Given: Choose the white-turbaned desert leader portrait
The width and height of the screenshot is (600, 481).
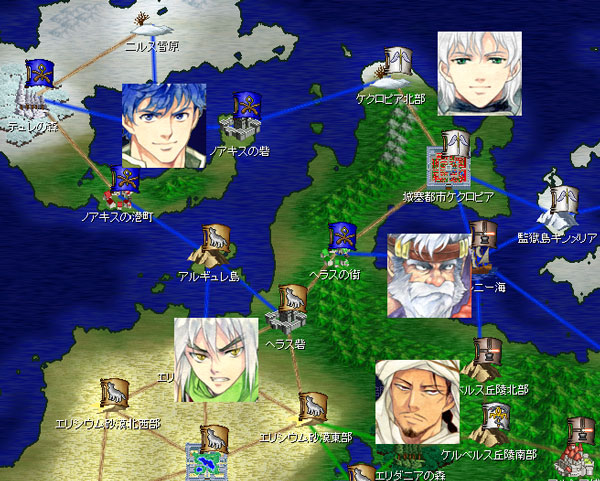Looking at the screenshot, I should click(417, 400).
